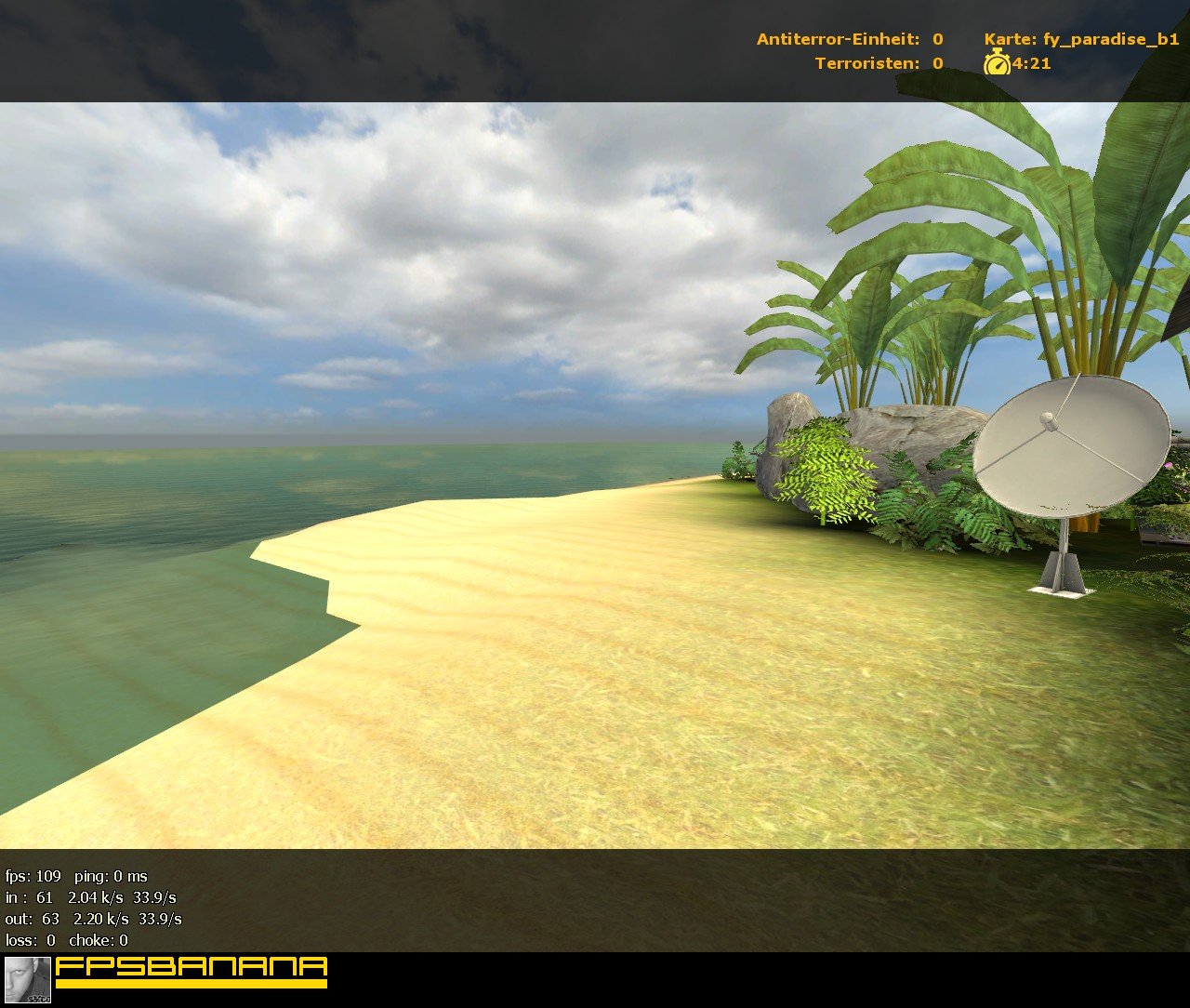Click the sarco player avatar thumbnail
1190x1008 pixels.
coord(27,979)
